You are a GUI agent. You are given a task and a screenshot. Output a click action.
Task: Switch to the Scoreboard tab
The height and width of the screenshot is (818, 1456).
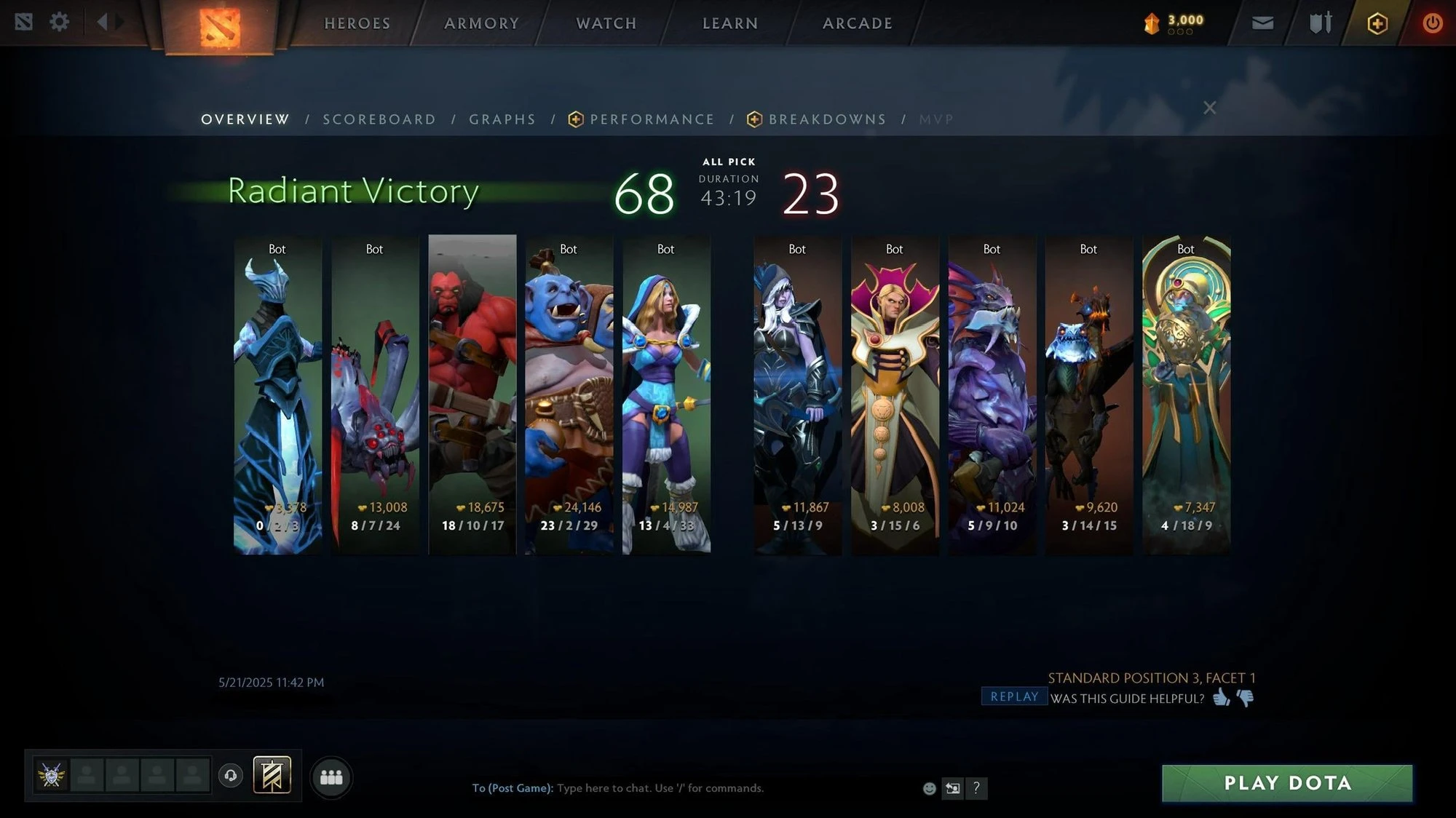point(379,119)
